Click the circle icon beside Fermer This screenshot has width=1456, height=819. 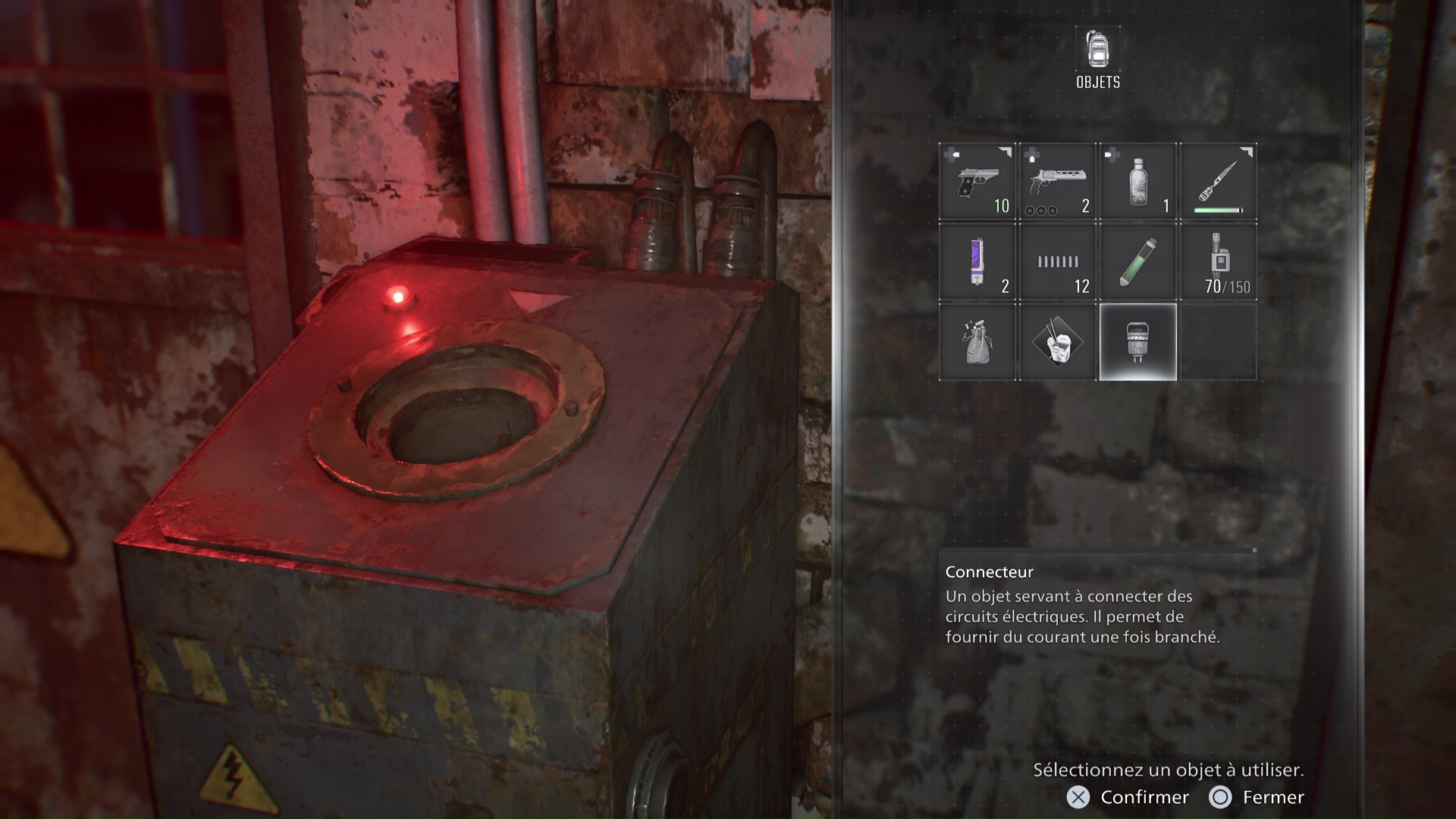pyautogui.click(x=1221, y=797)
